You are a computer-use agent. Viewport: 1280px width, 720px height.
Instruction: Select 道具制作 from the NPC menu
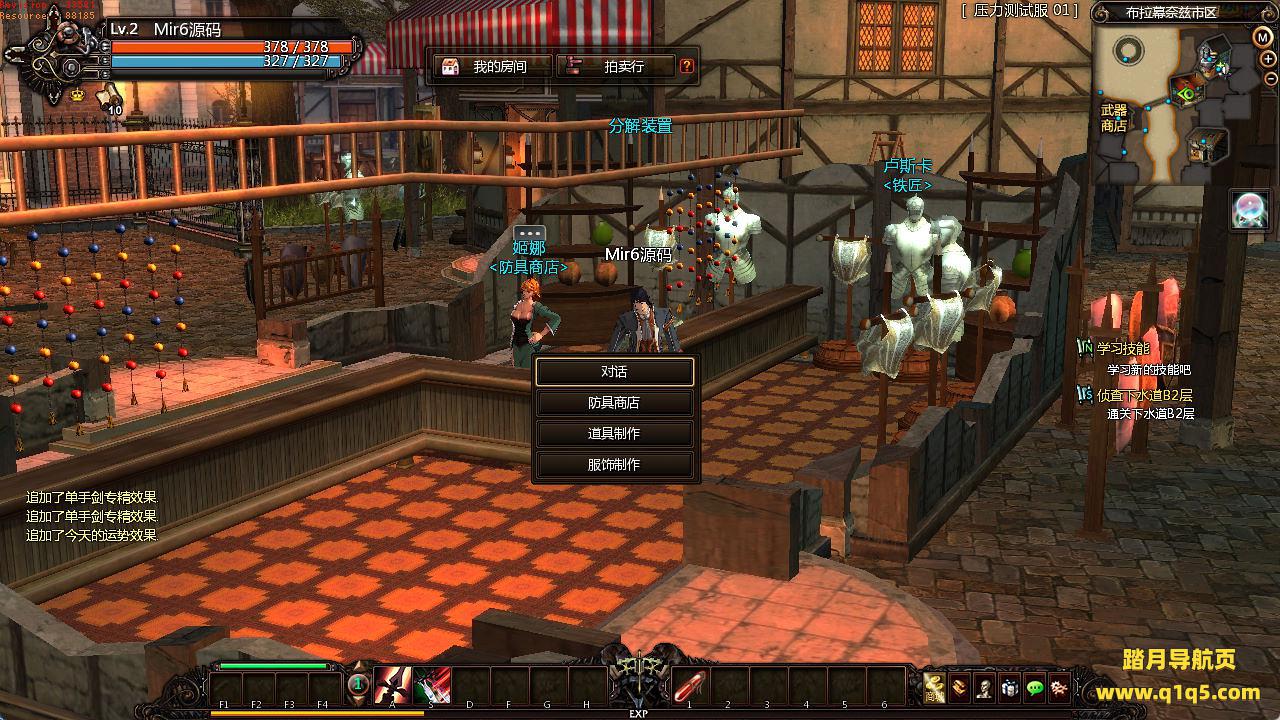(614, 434)
